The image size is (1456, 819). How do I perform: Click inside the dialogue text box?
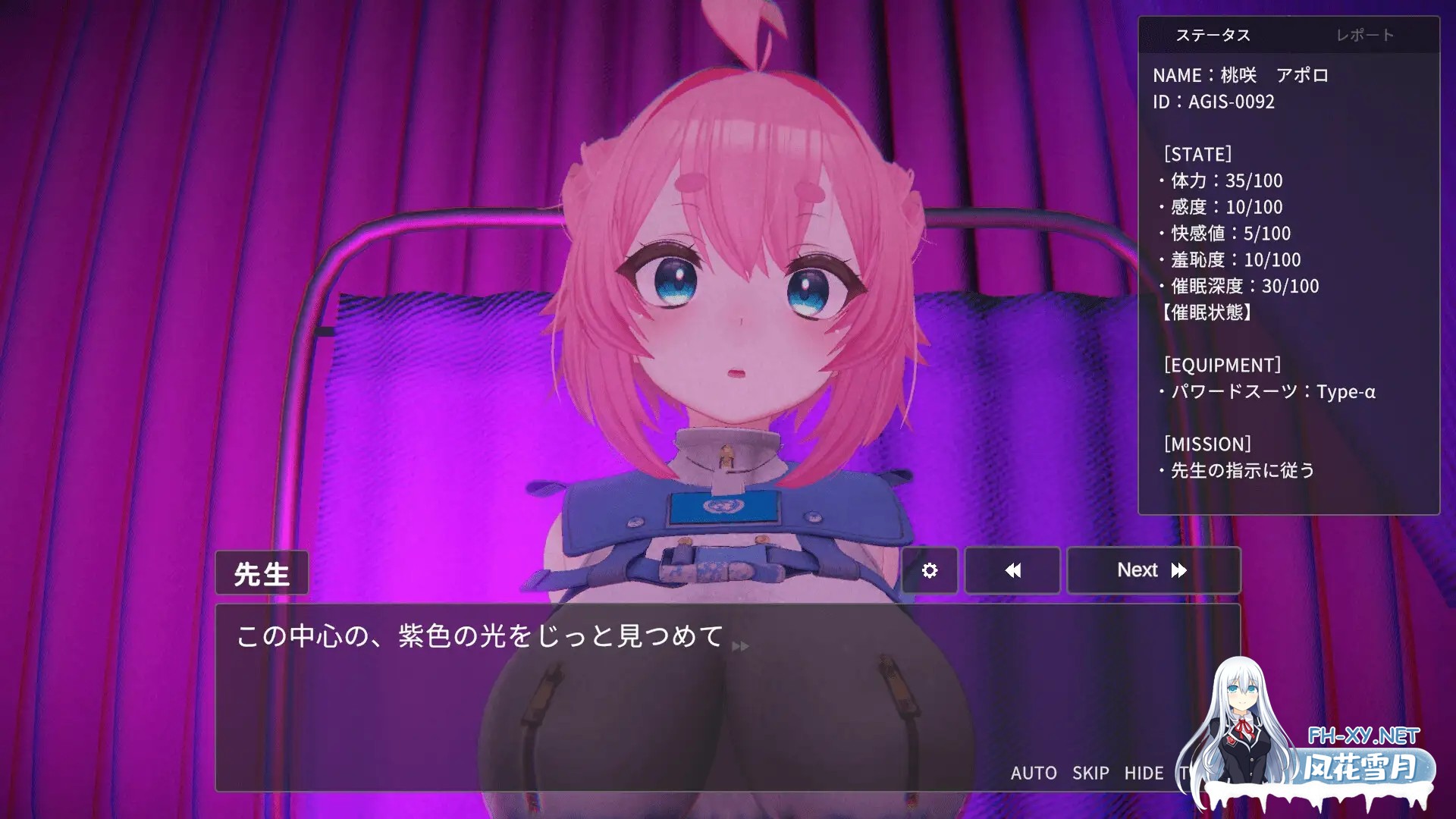(x=531, y=682)
